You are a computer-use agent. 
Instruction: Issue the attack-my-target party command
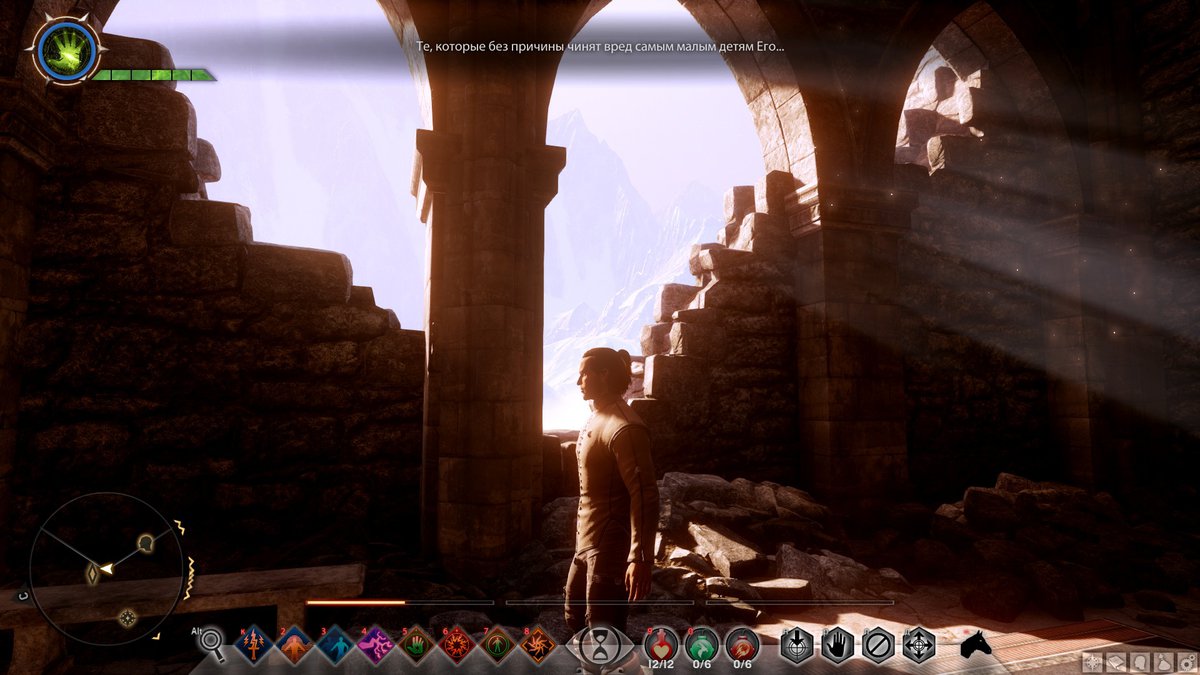pos(797,645)
